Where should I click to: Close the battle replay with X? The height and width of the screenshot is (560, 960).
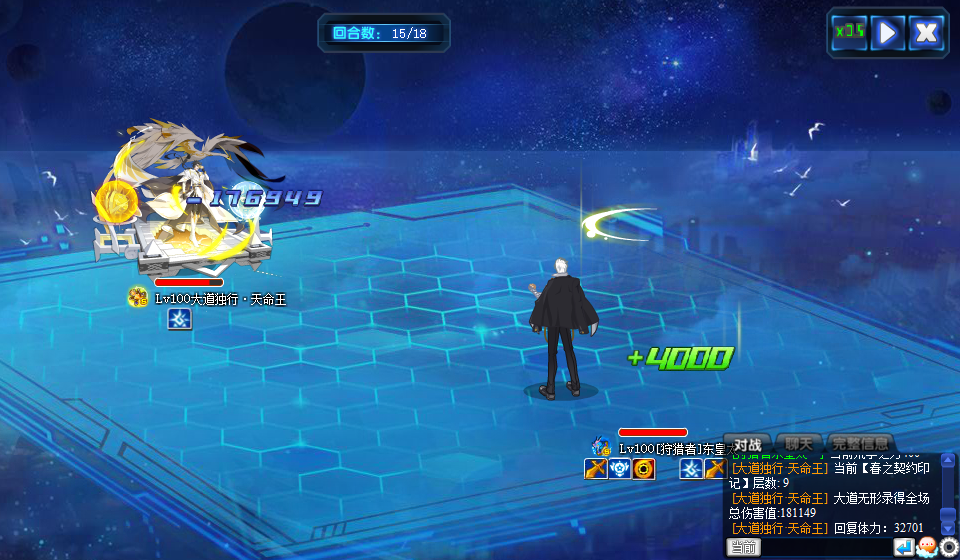coord(927,32)
